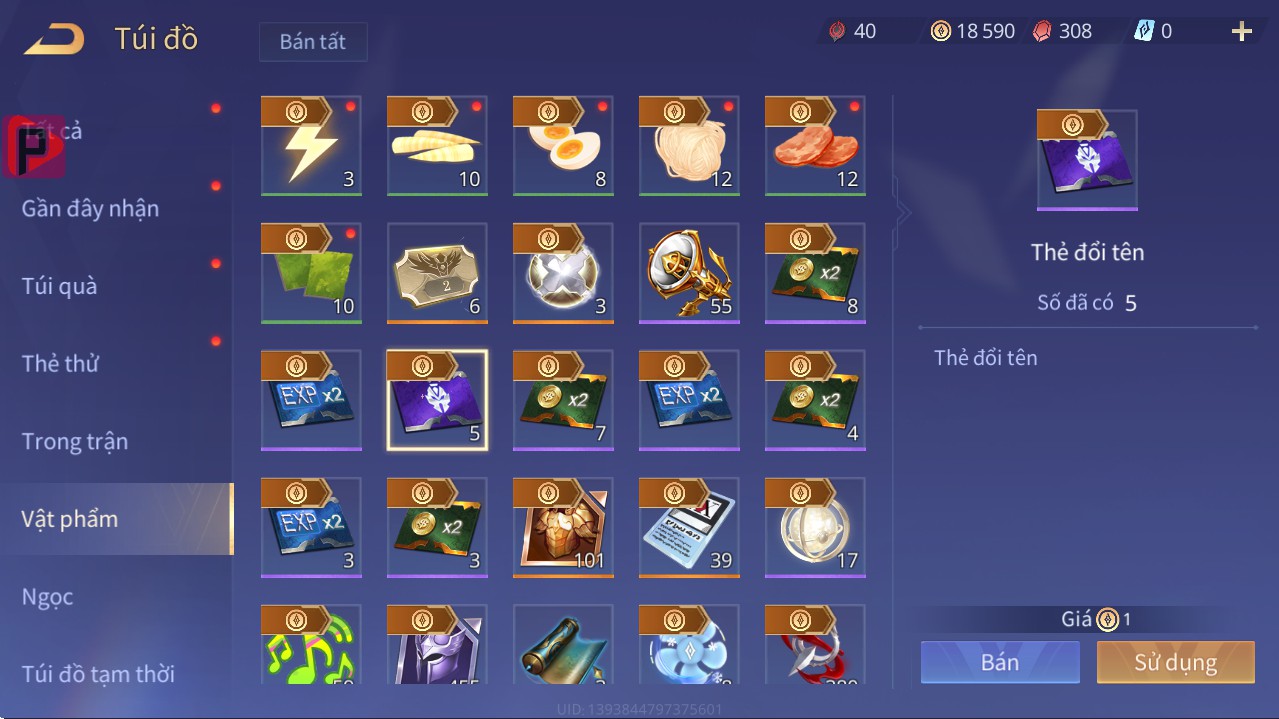
Task: Click the Bán tất button
Action: click(x=313, y=42)
